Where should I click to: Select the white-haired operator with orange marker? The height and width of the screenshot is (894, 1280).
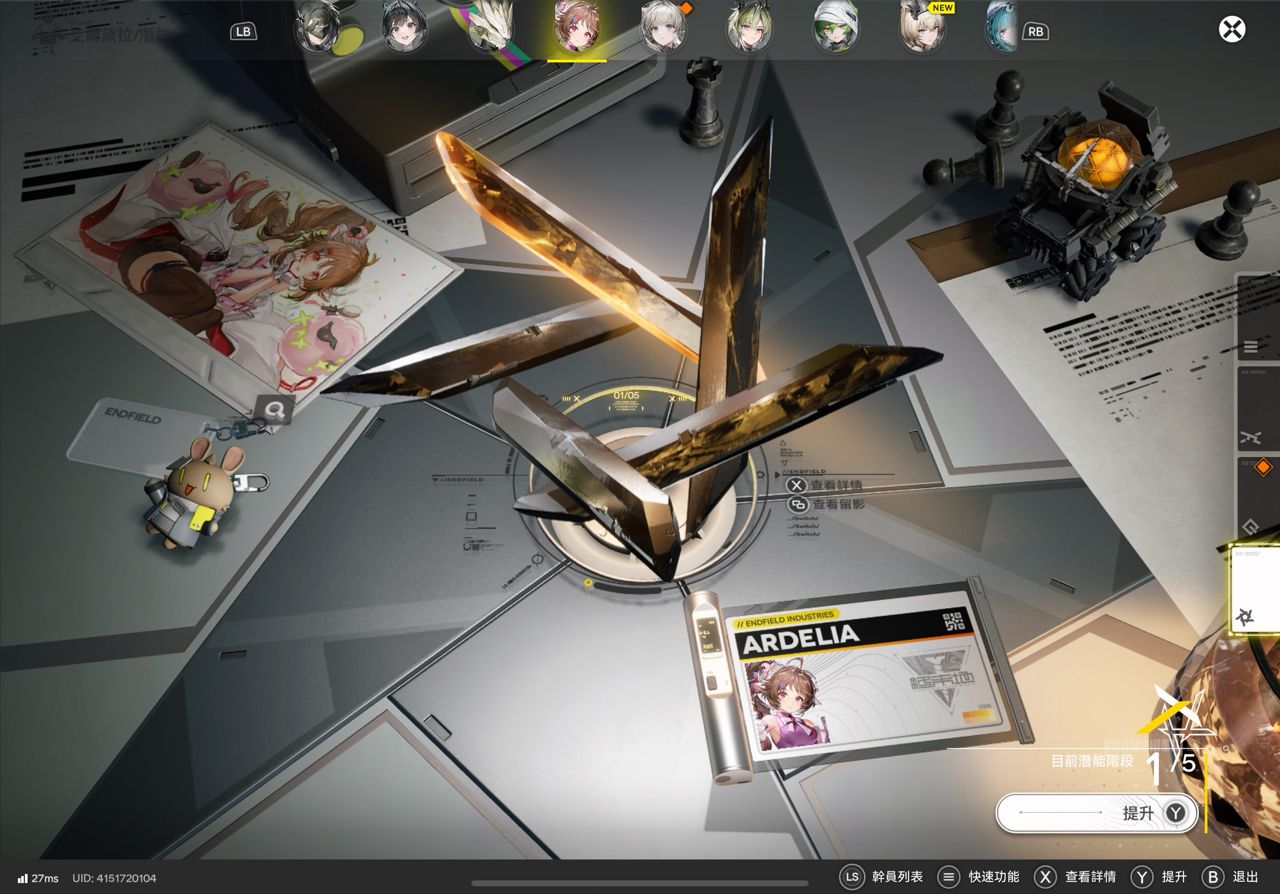point(663,27)
